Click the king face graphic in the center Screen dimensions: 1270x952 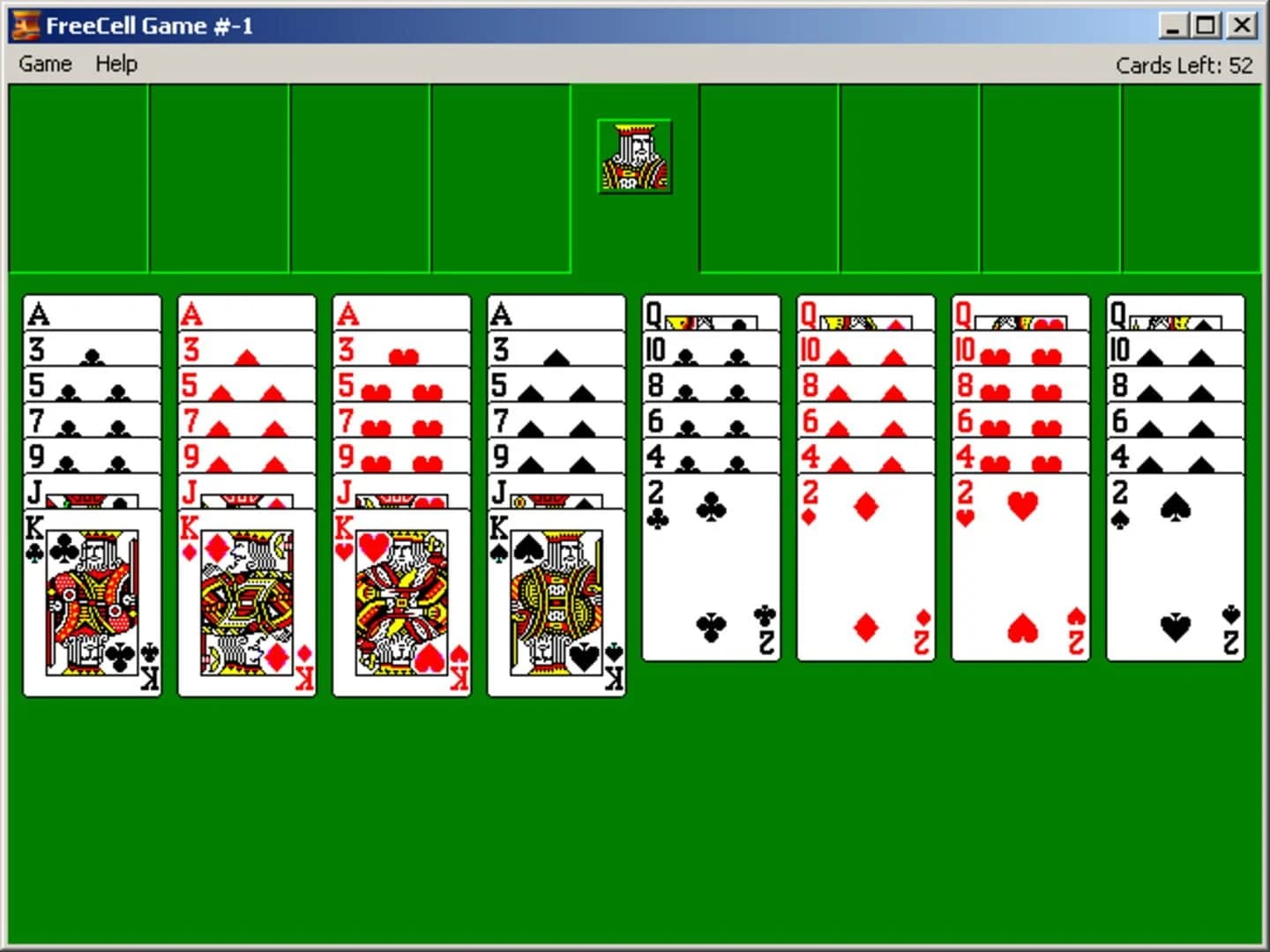point(633,156)
